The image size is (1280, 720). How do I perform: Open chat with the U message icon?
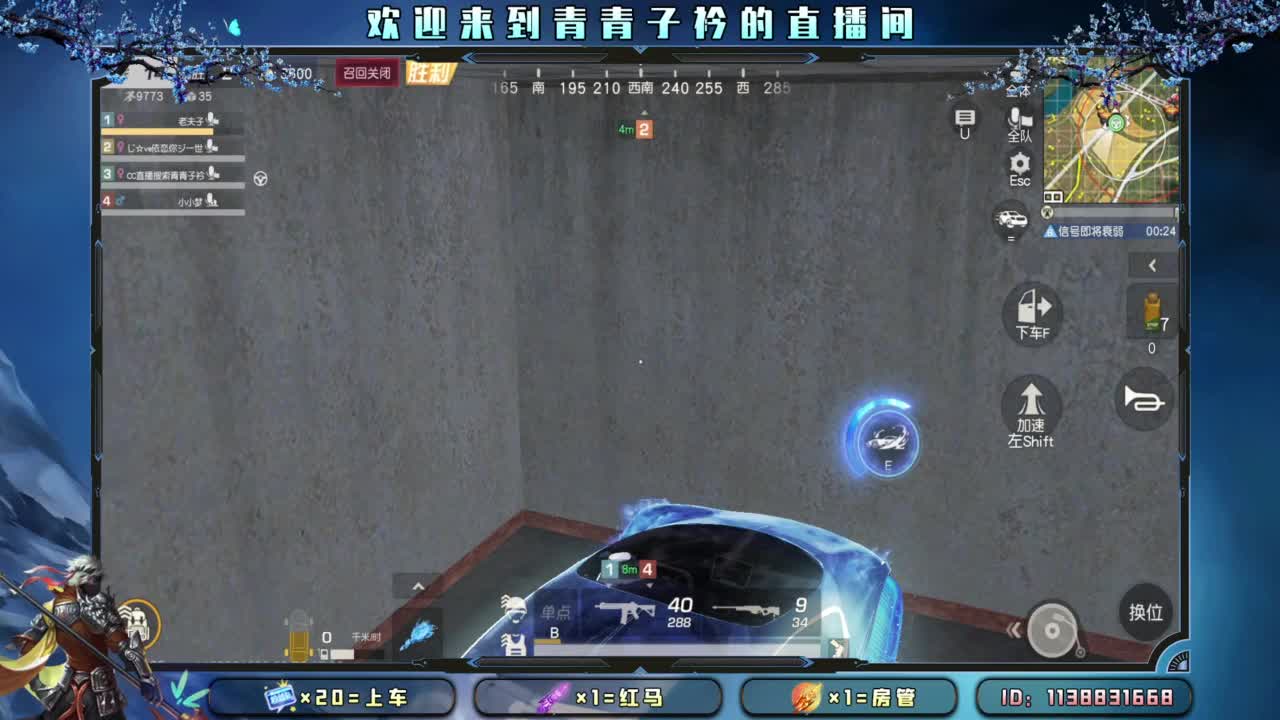point(963,120)
